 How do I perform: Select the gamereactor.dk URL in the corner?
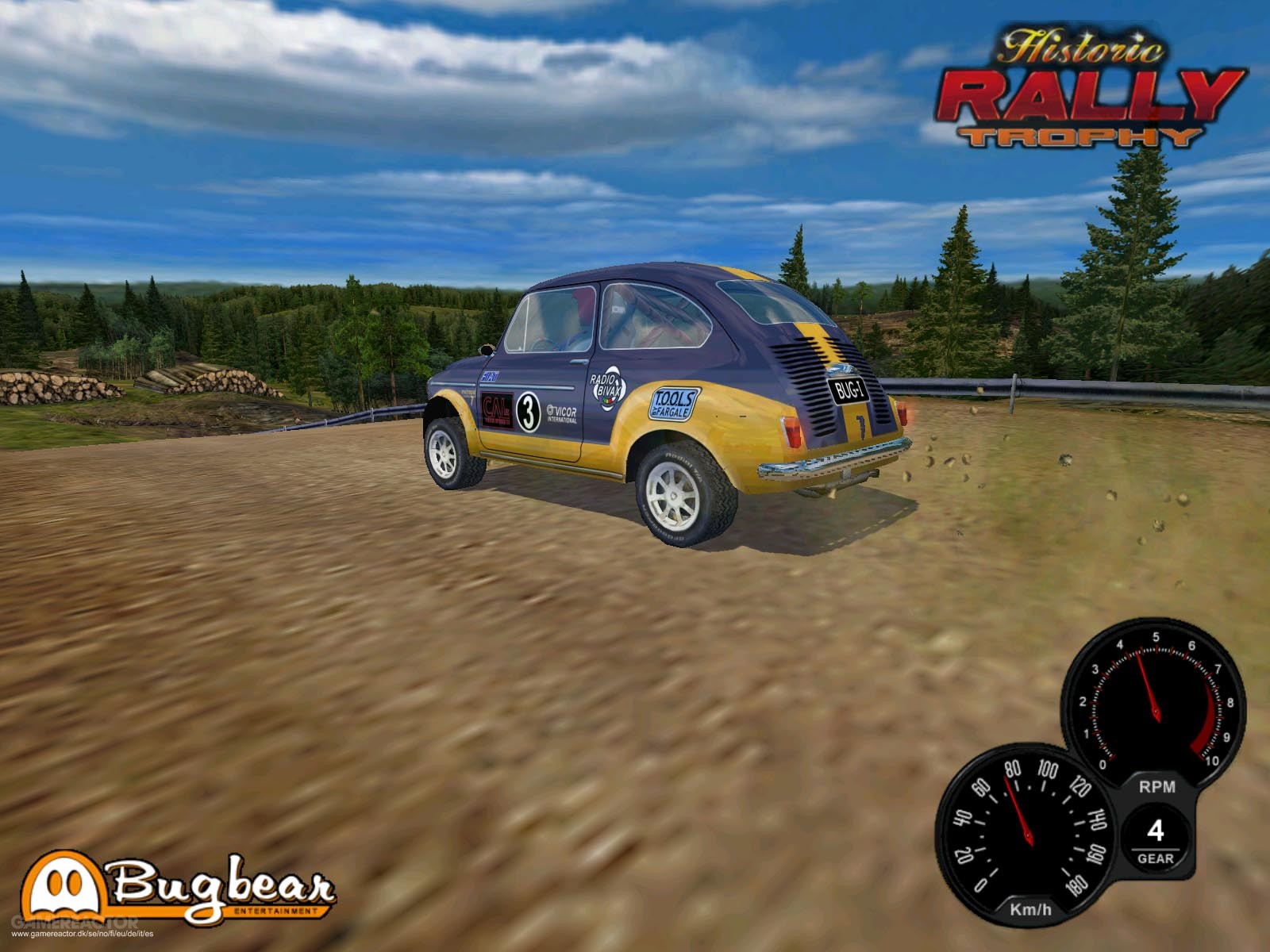tap(83, 934)
